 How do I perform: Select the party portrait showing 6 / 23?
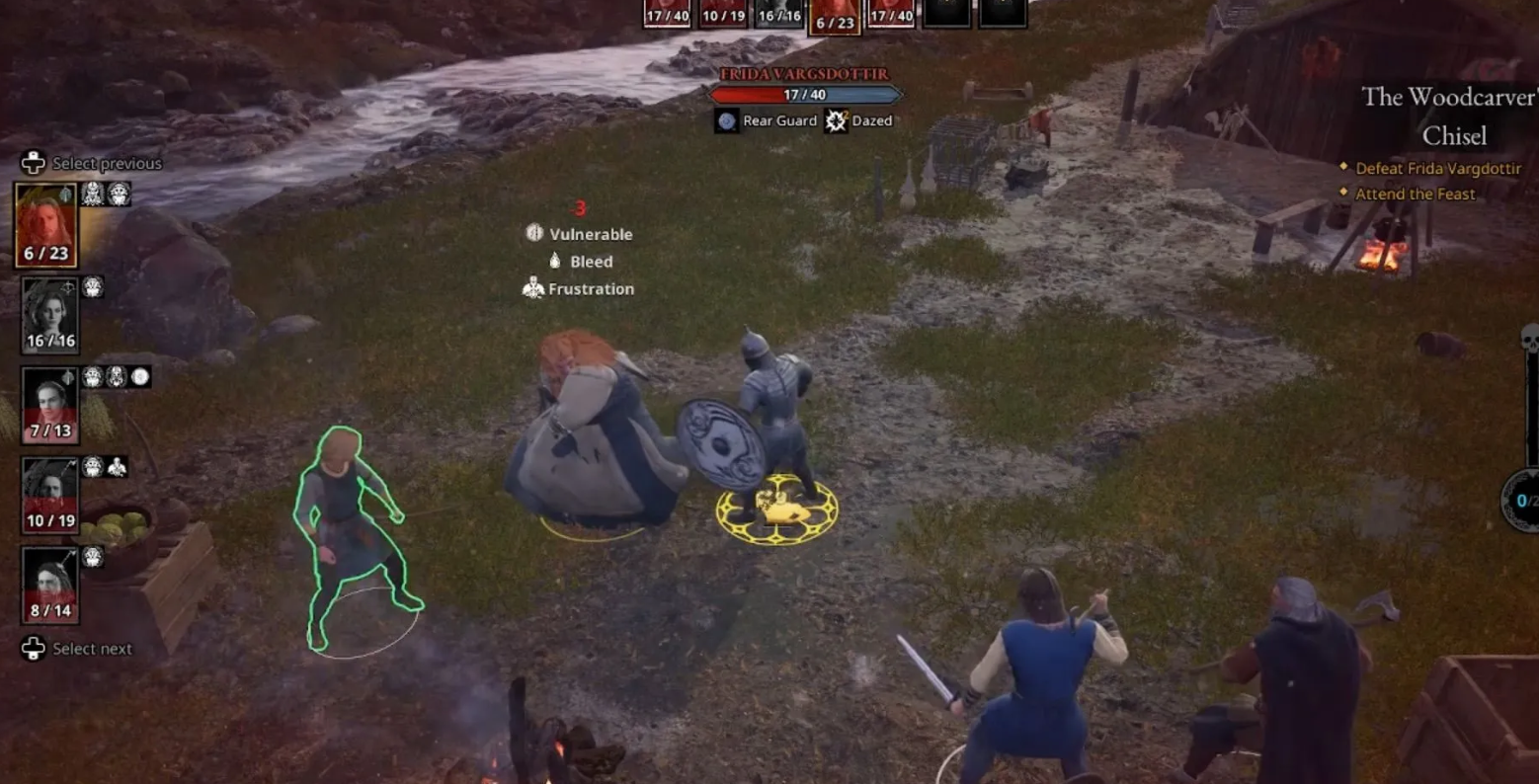46,224
